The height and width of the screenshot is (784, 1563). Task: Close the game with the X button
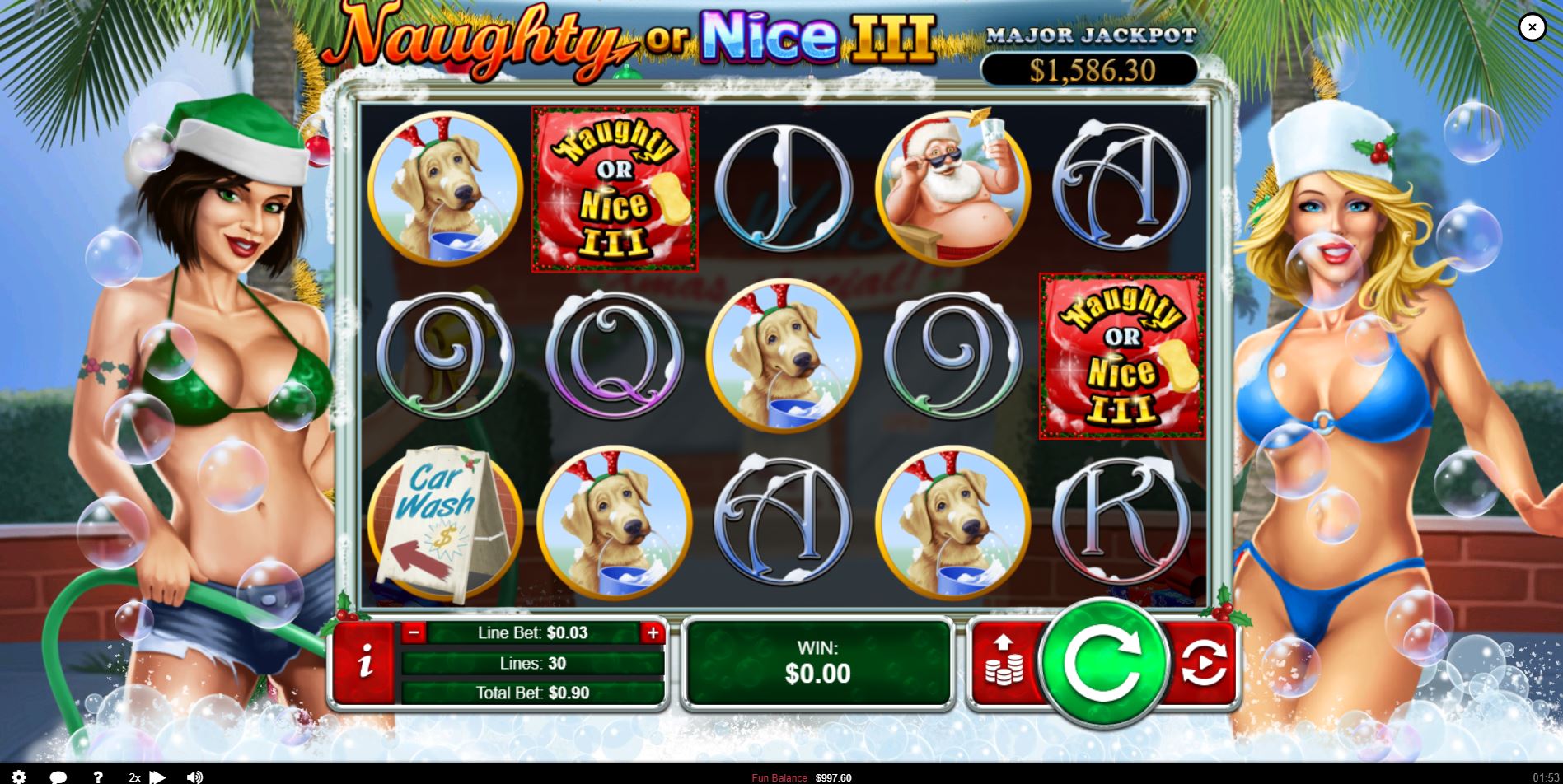click(1532, 27)
